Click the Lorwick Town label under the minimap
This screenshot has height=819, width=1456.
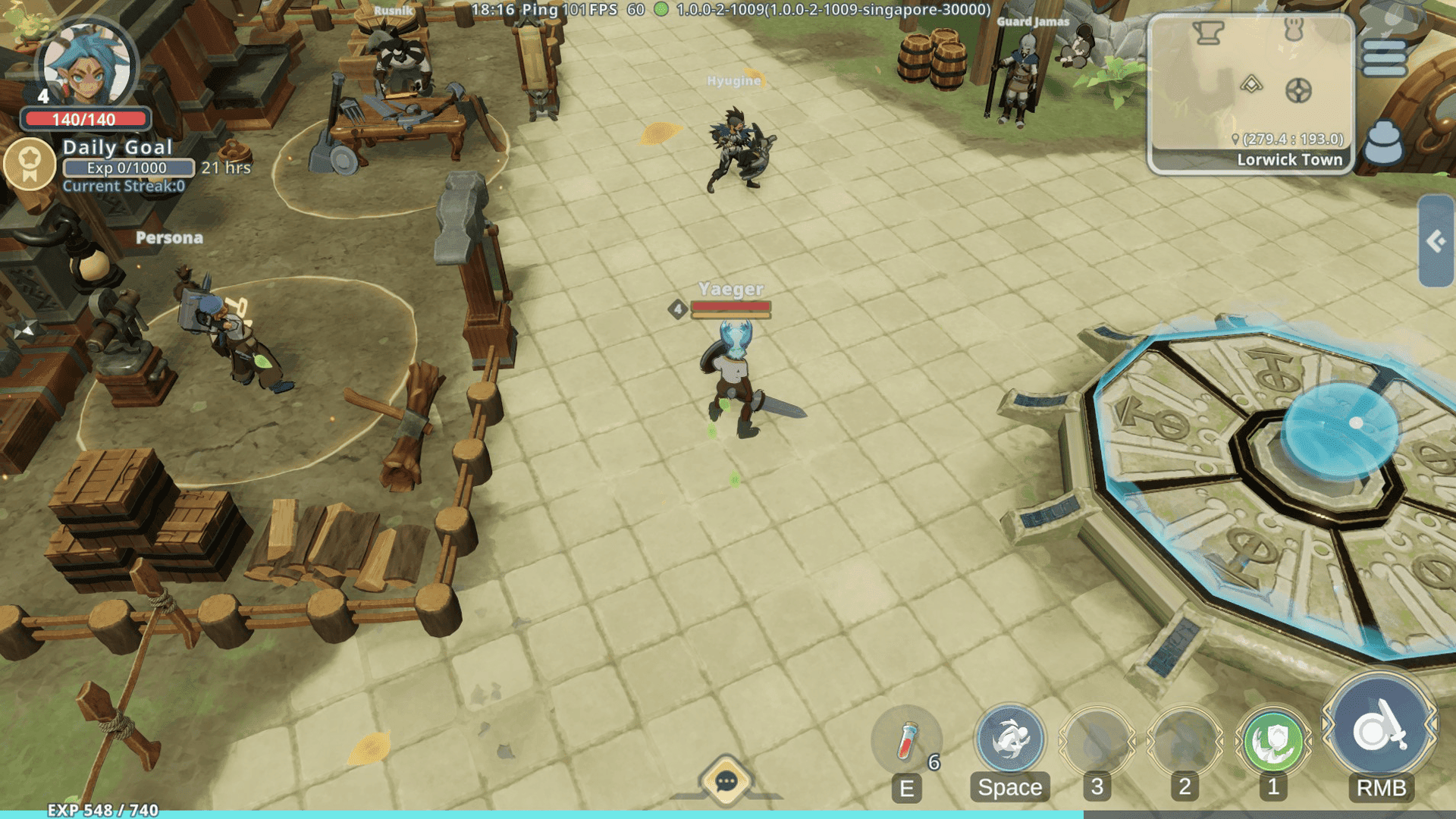1290,160
